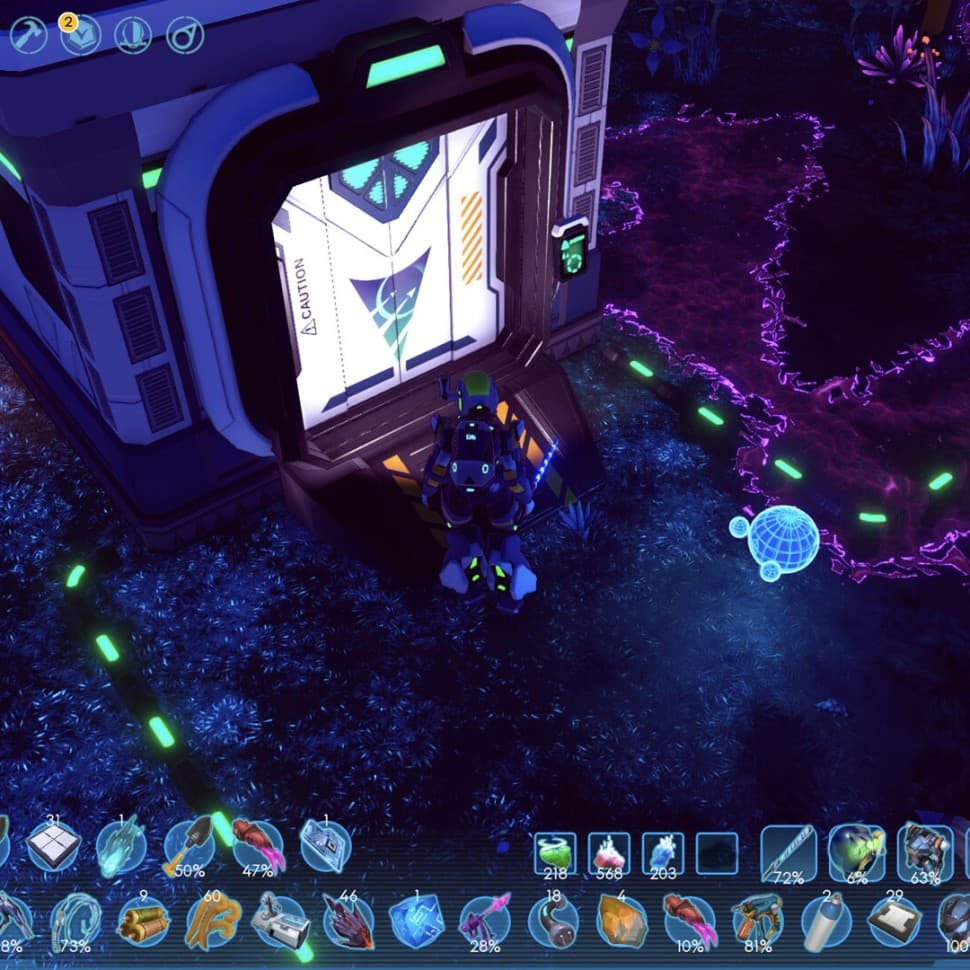Select the silver canister stack of 2

click(826, 920)
